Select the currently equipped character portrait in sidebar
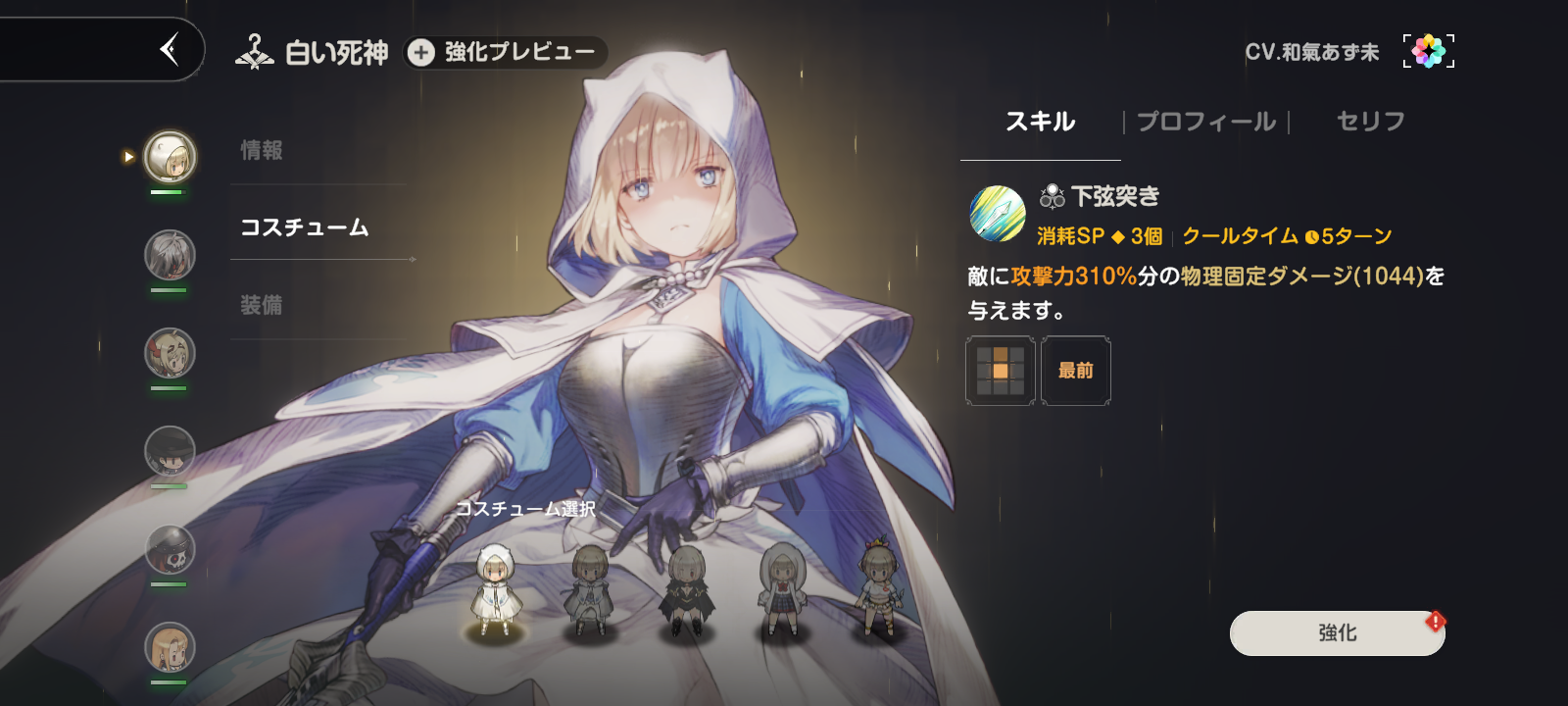 tap(169, 157)
